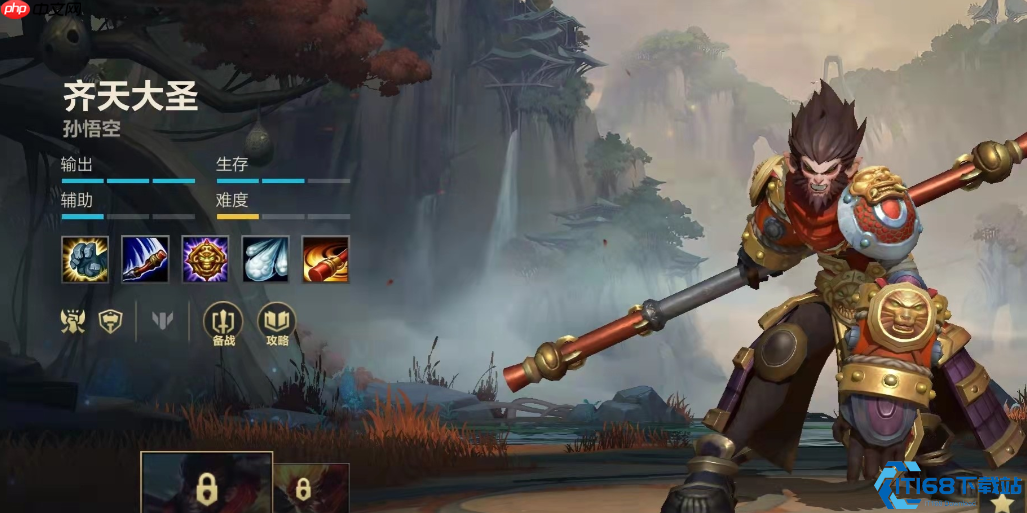Open the 备战 loadout button

[x=223, y=323]
